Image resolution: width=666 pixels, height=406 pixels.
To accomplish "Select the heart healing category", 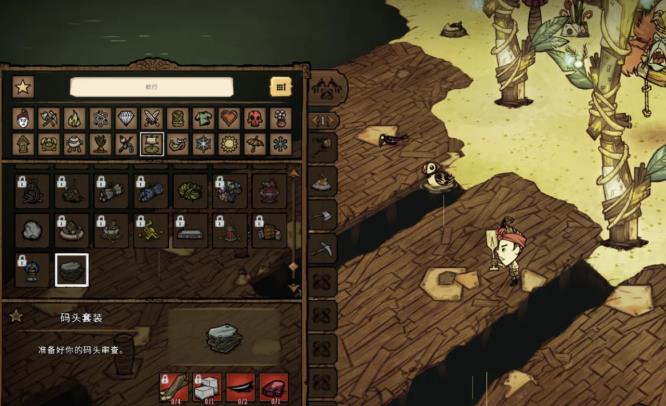I will tap(230, 119).
